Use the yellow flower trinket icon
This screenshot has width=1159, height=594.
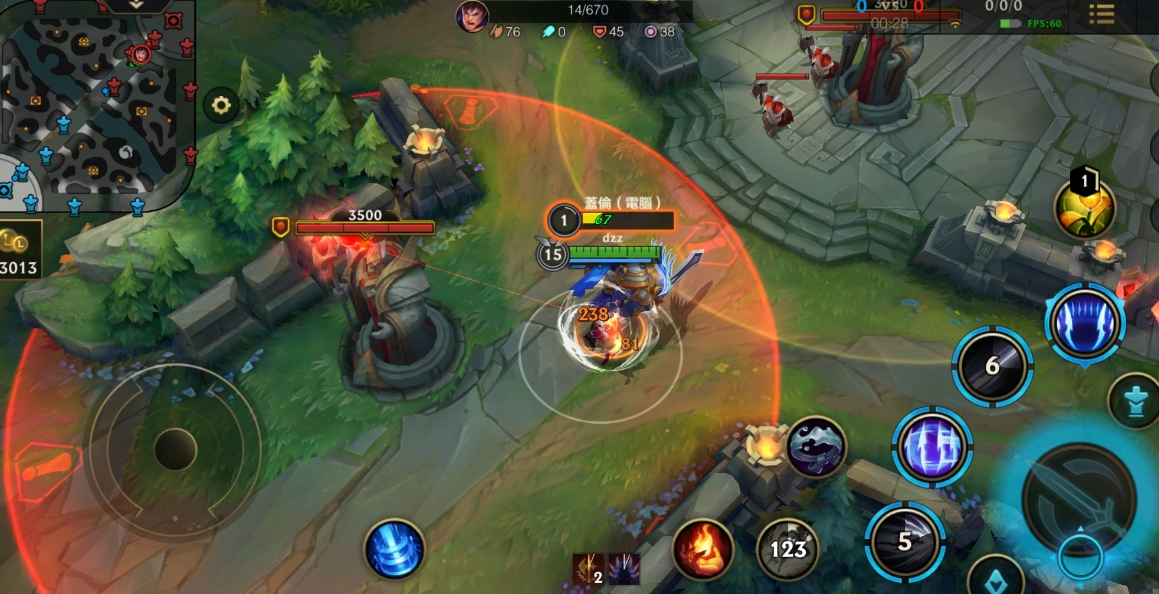coord(1085,208)
